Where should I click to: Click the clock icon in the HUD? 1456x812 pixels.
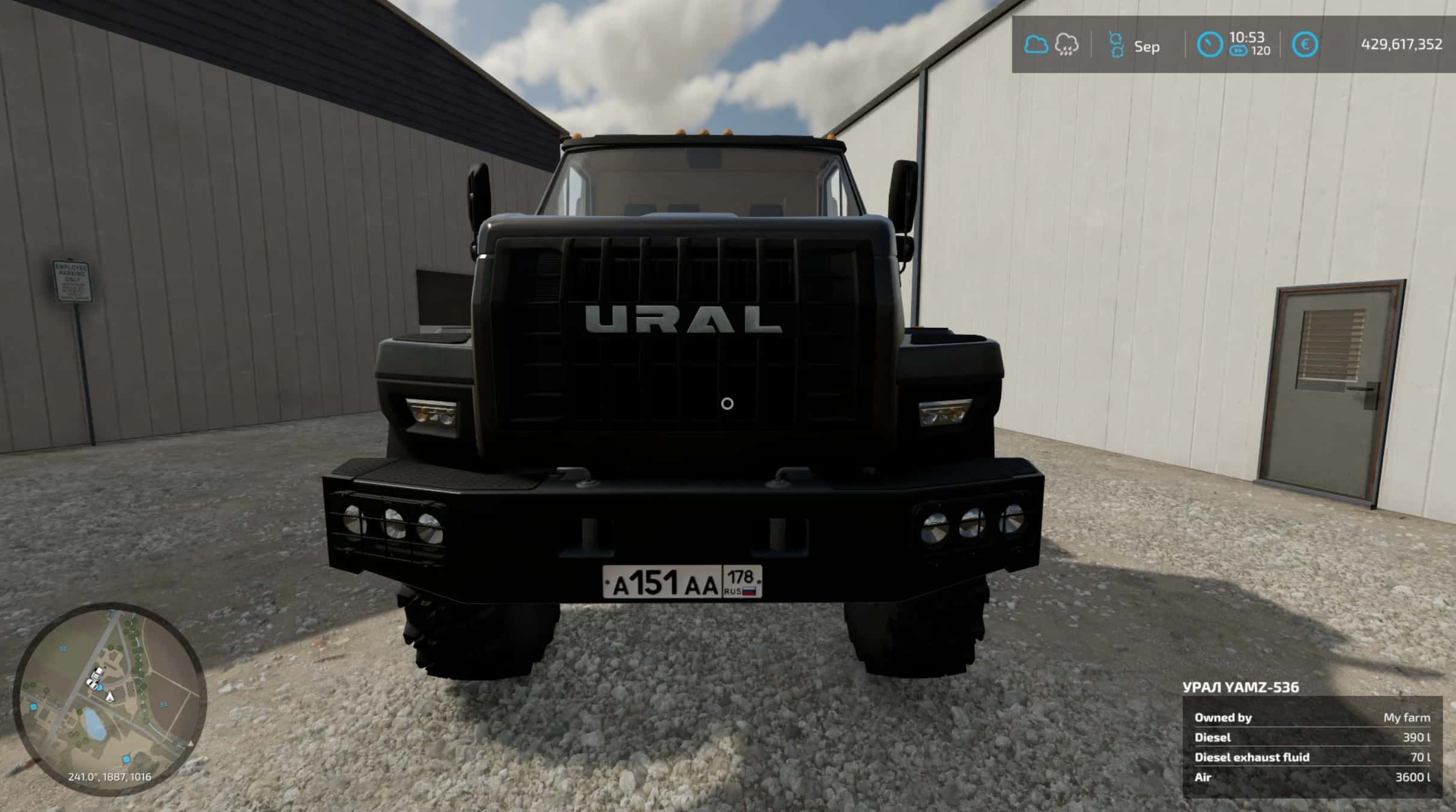tap(1209, 45)
